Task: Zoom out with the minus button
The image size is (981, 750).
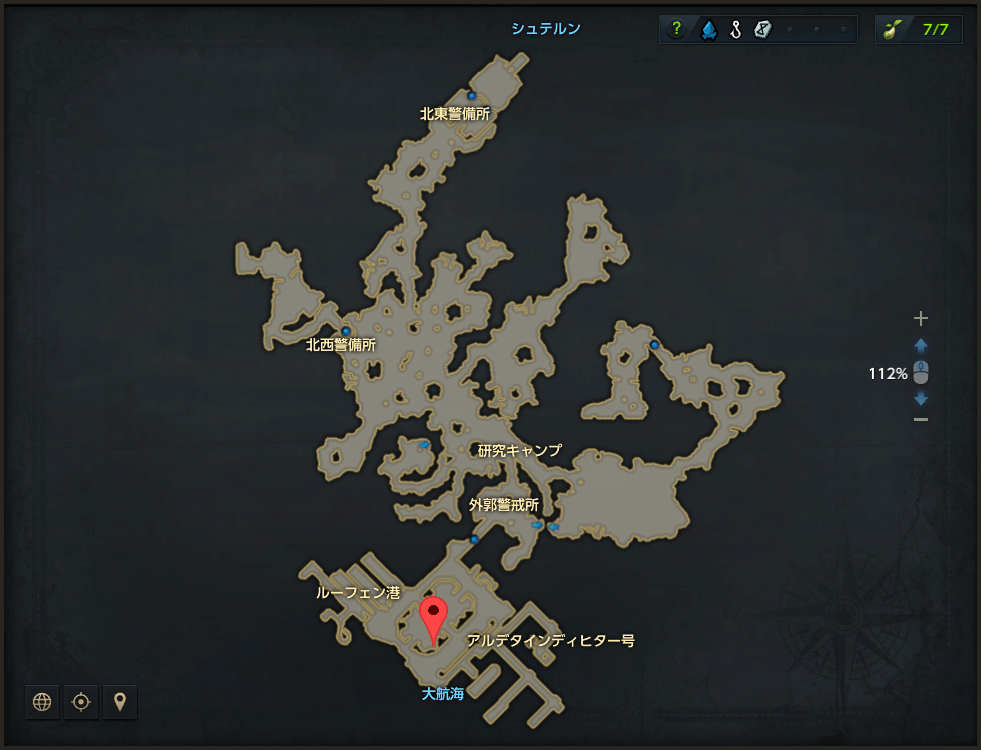Action: (921, 419)
